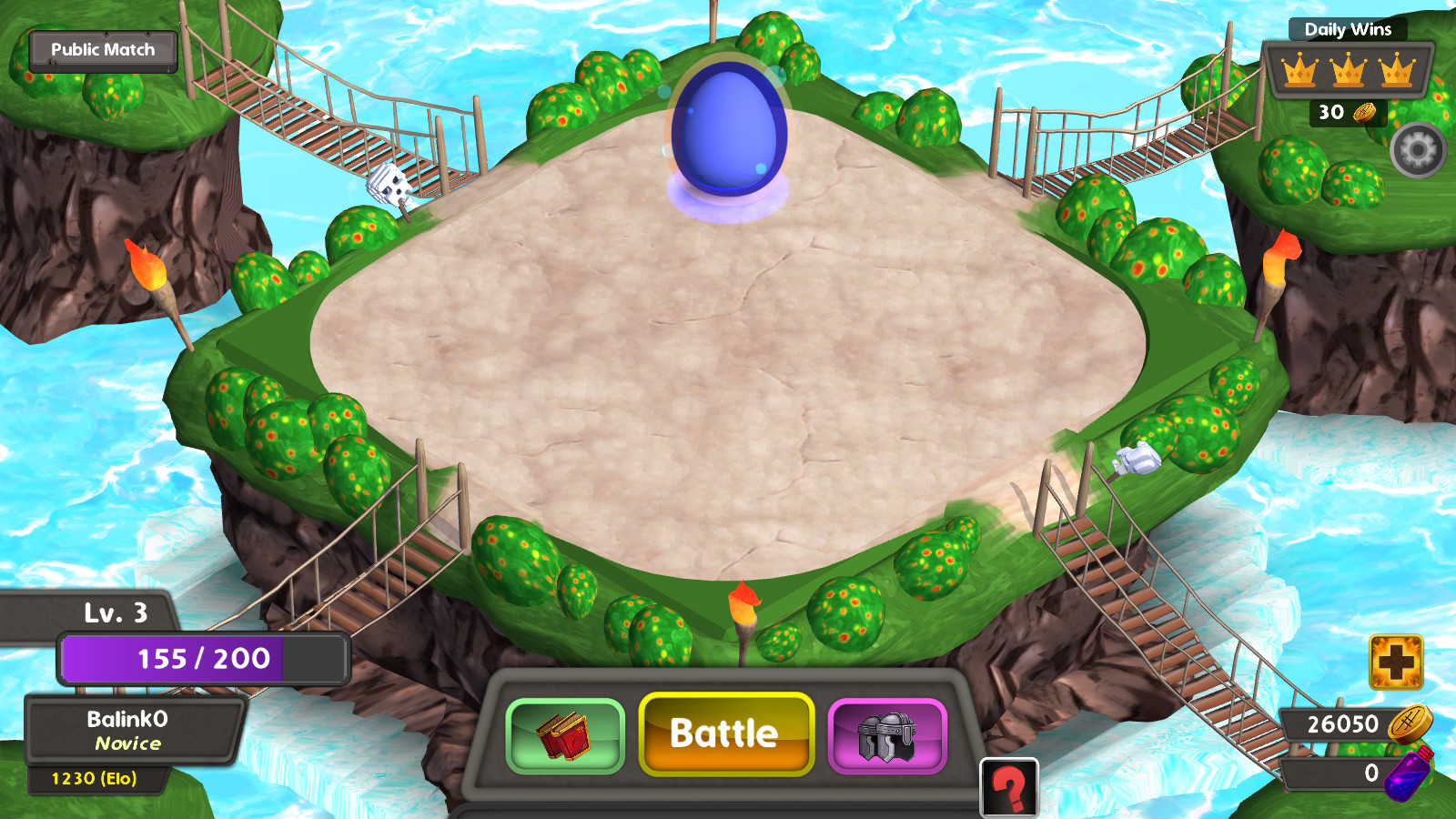This screenshot has height=819, width=1456.
Task: Open the settings gear menu
Action: pos(1417,150)
